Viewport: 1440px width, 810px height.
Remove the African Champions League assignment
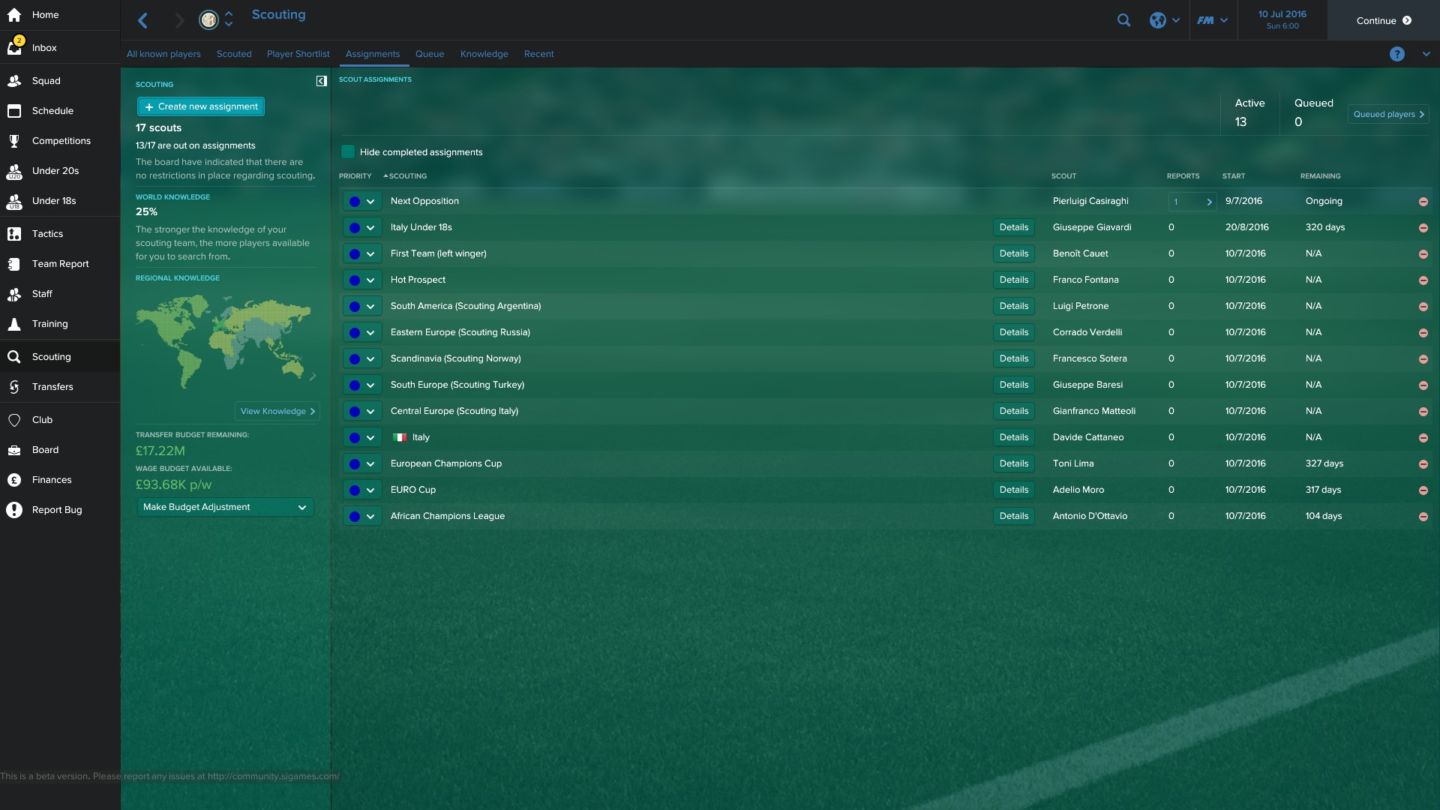(1423, 515)
